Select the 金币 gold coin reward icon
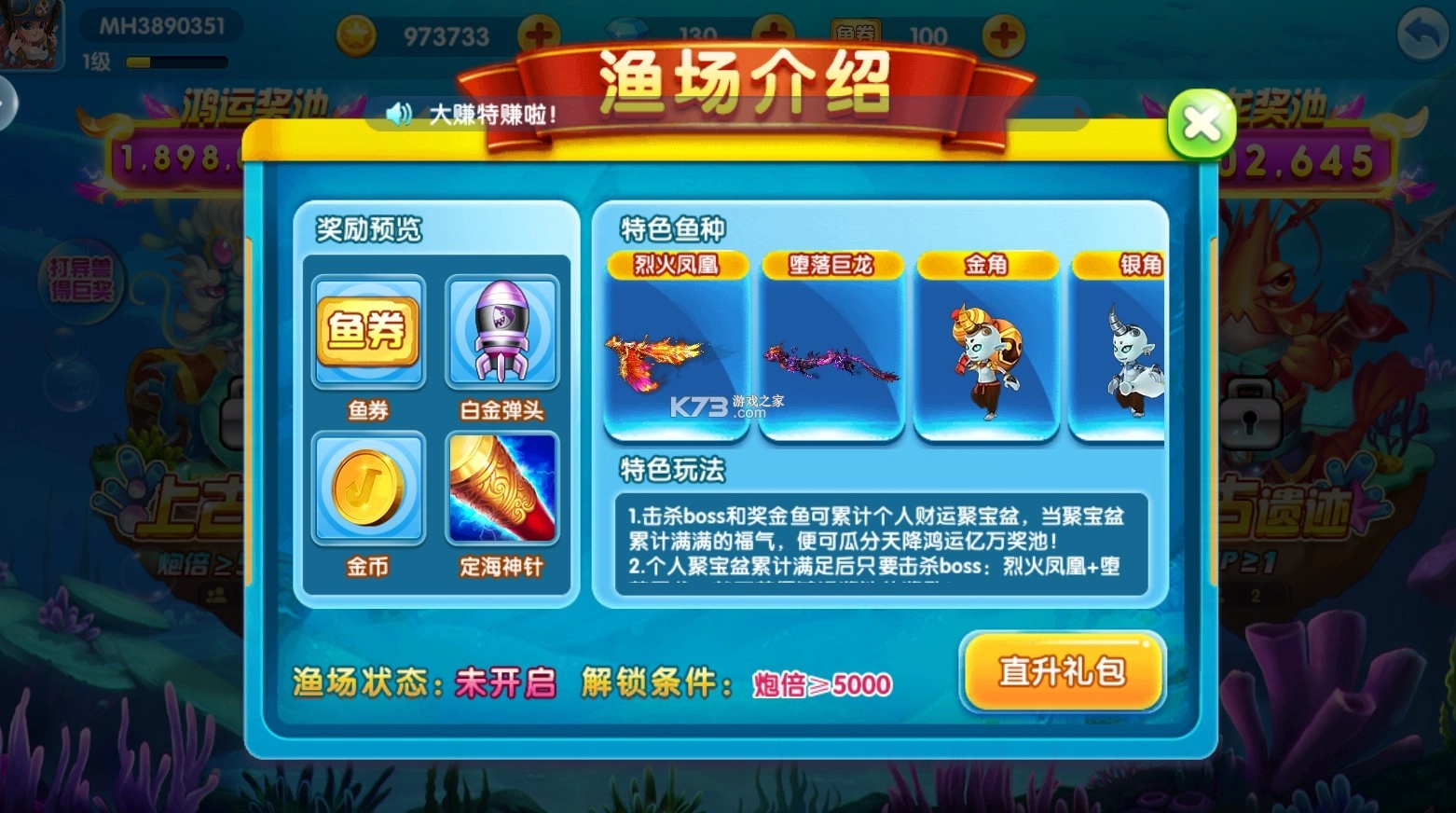This screenshot has width=1456, height=813. coord(369,487)
